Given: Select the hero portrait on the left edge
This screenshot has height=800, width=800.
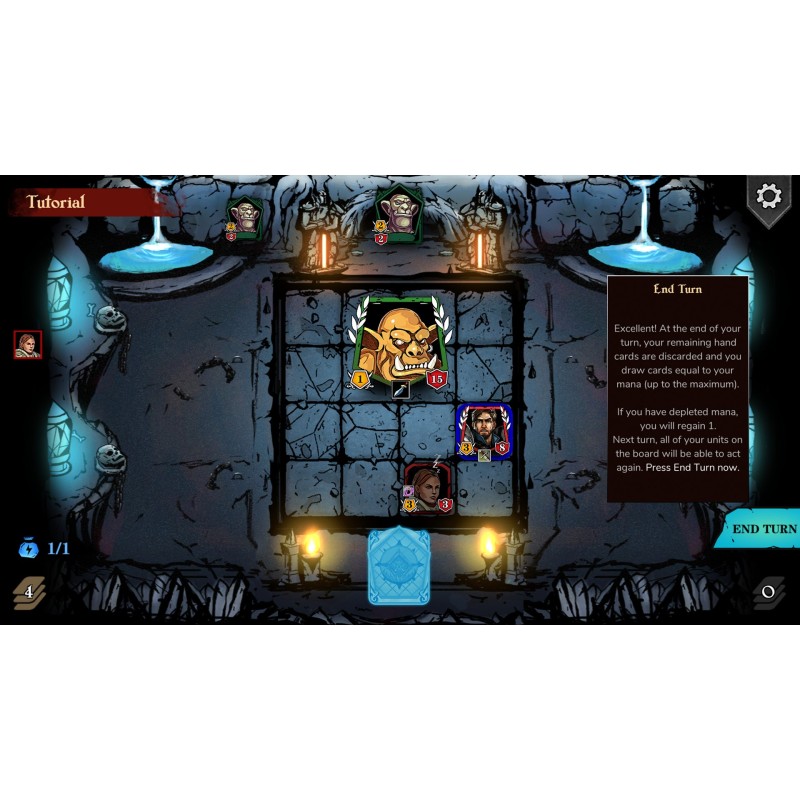Looking at the screenshot, I should point(28,345).
